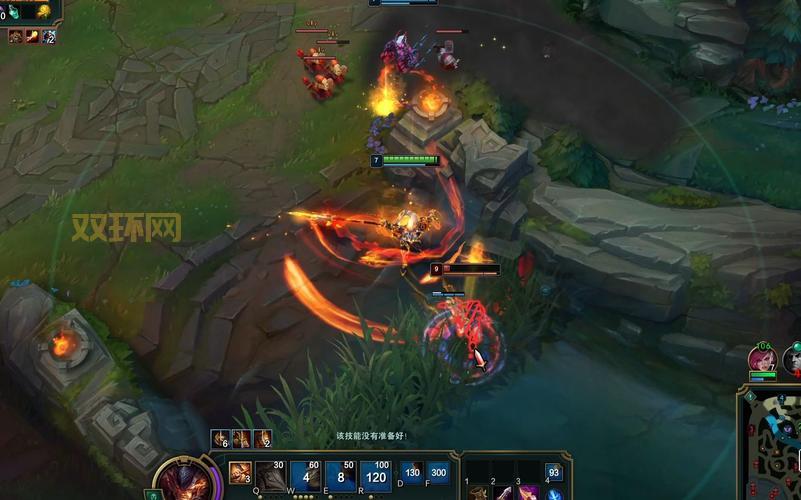The height and width of the screenshot is (500, 801).
Task: Click the buff icon showing 6 stacks
Action: point(220,438)
